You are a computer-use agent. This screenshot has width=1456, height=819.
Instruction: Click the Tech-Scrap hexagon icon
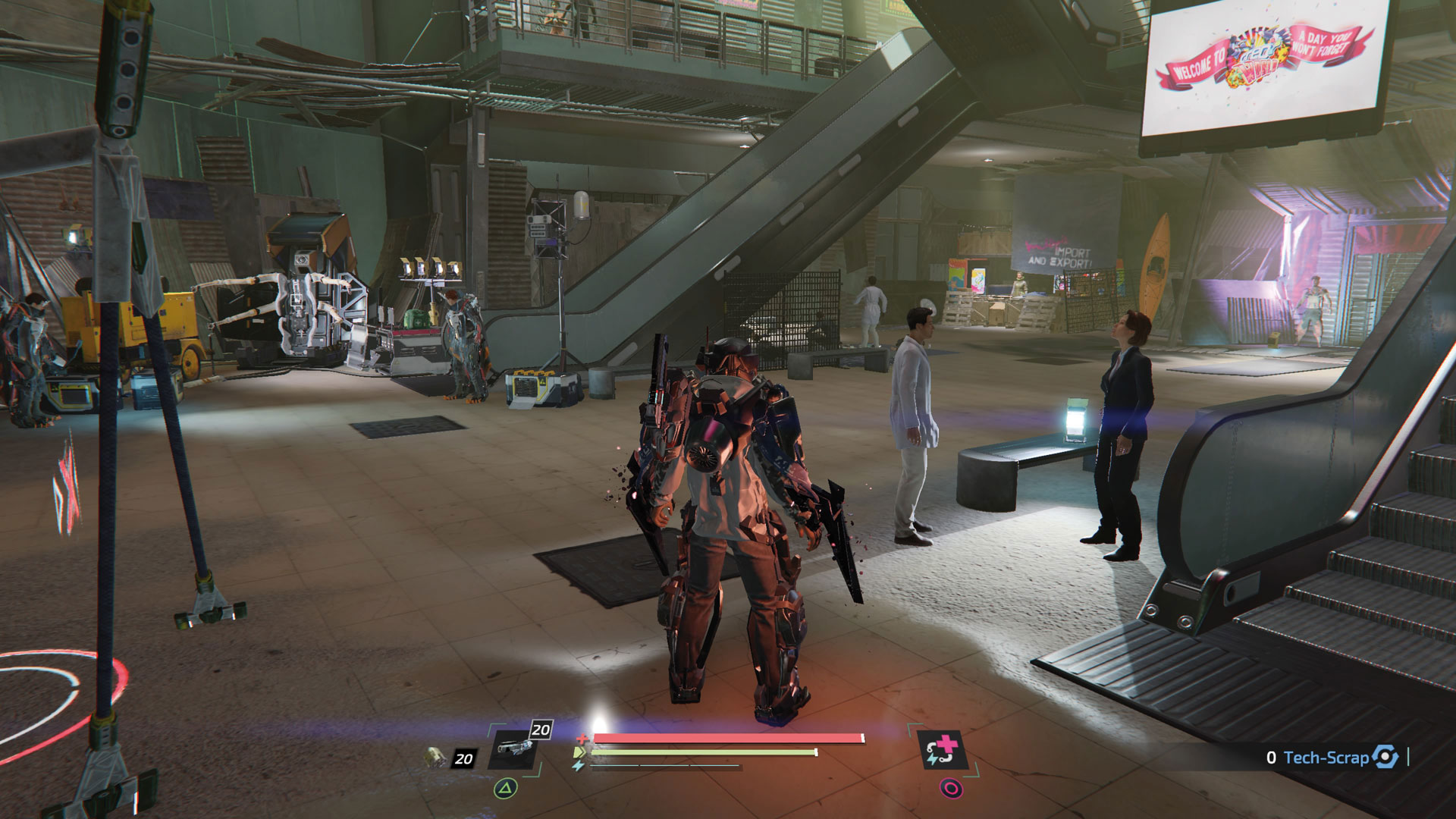pos(1385,757)
